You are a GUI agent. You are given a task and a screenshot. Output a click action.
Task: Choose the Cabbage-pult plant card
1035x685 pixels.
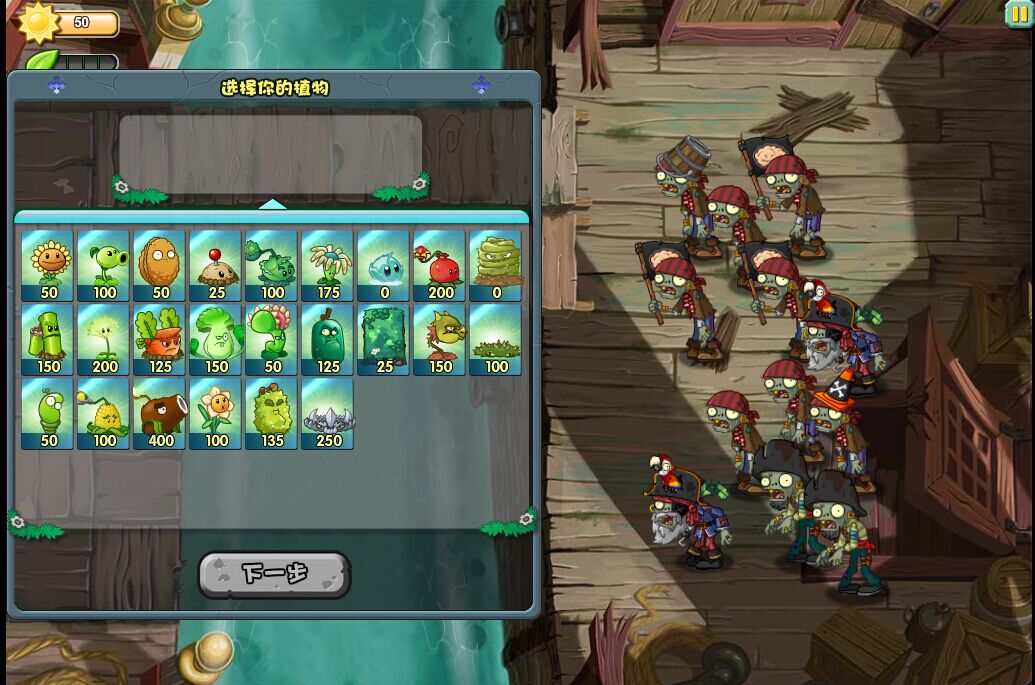(x=271, y=266)
